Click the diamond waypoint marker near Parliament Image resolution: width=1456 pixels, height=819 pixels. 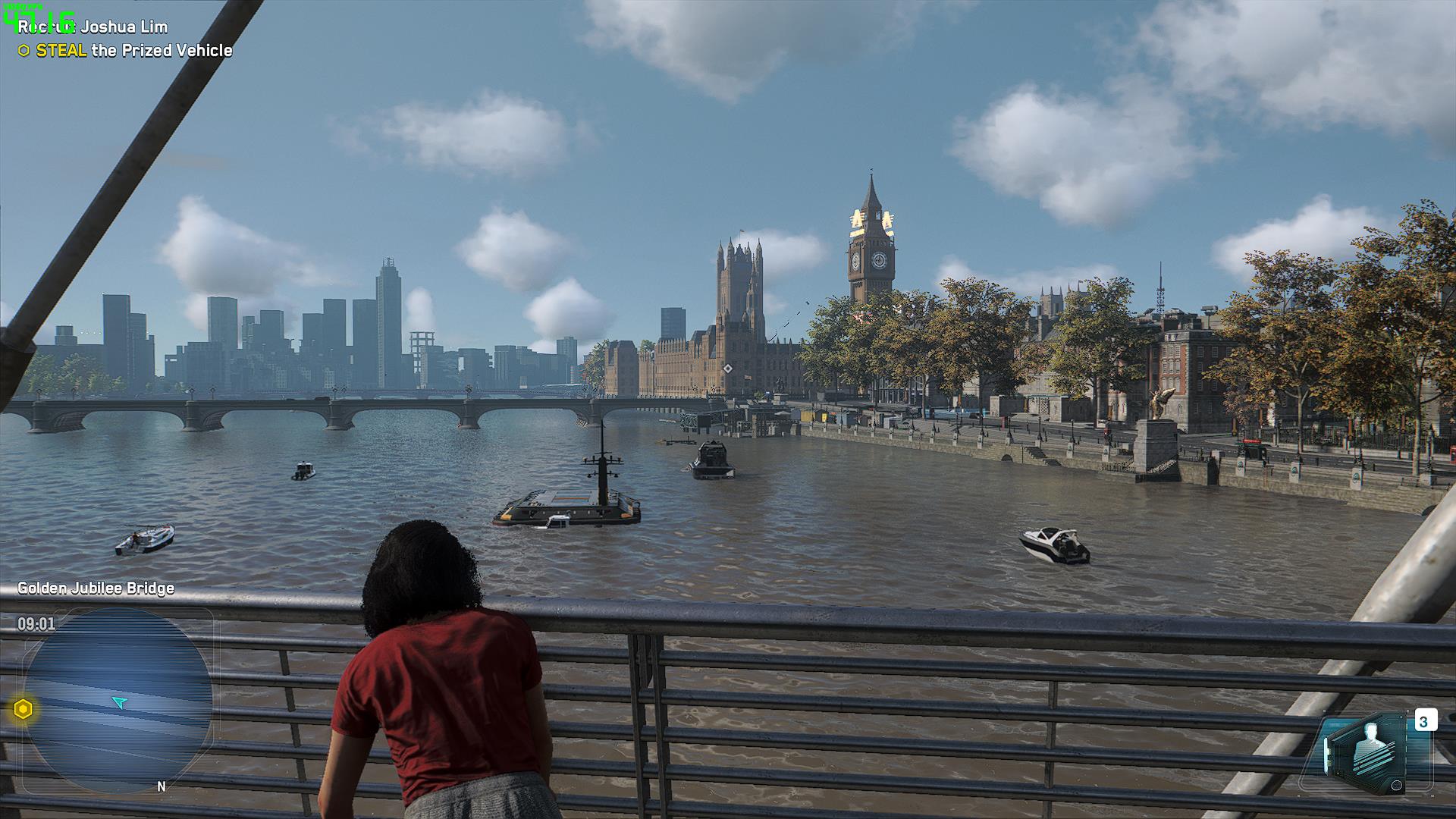pos(728,369)
